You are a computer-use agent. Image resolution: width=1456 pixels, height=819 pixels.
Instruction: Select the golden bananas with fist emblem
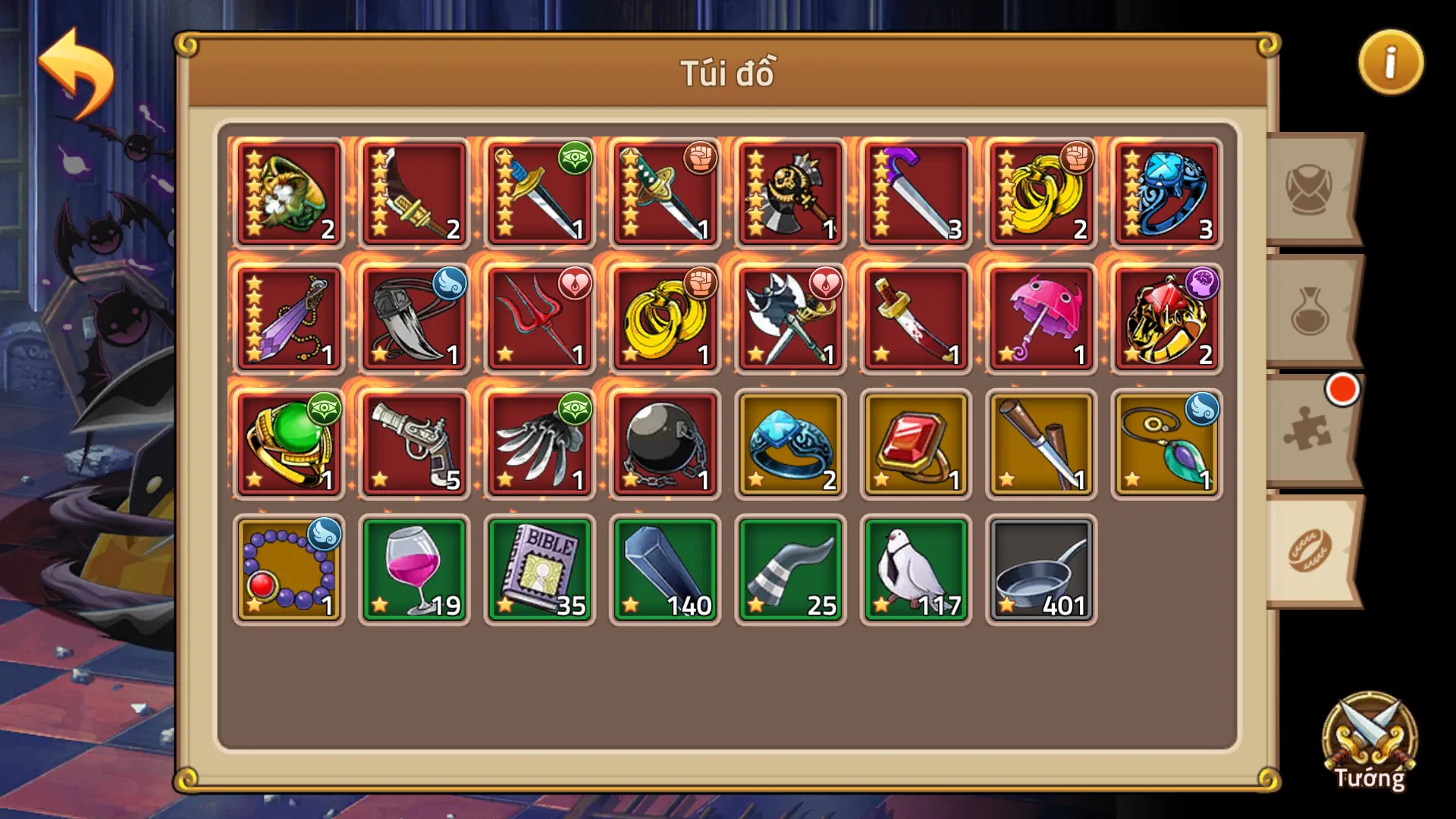pyautogui.click(x=1042, y=193)
